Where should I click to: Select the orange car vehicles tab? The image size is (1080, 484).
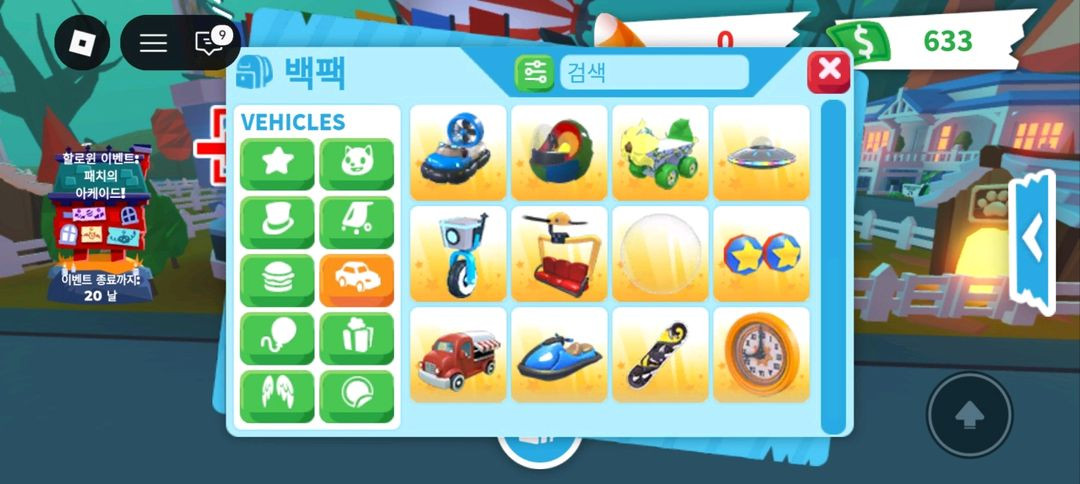(356, 280)
